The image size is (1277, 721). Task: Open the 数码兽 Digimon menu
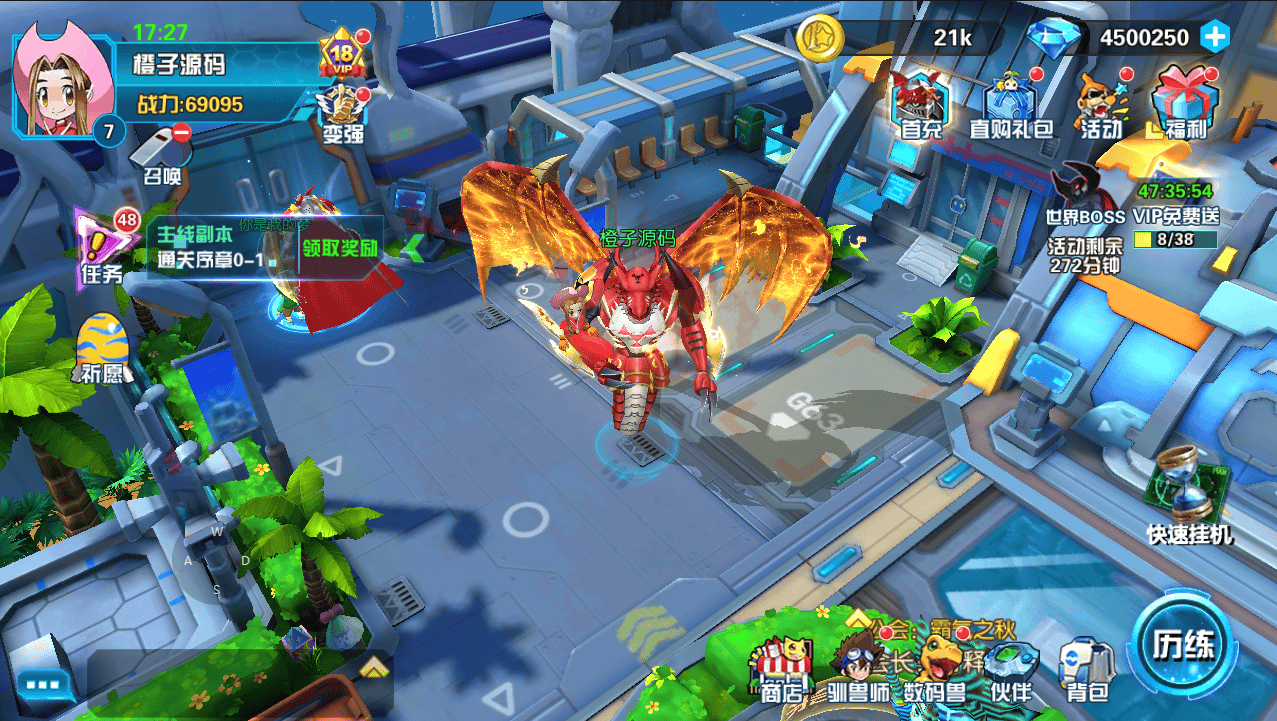coord(934,668)
